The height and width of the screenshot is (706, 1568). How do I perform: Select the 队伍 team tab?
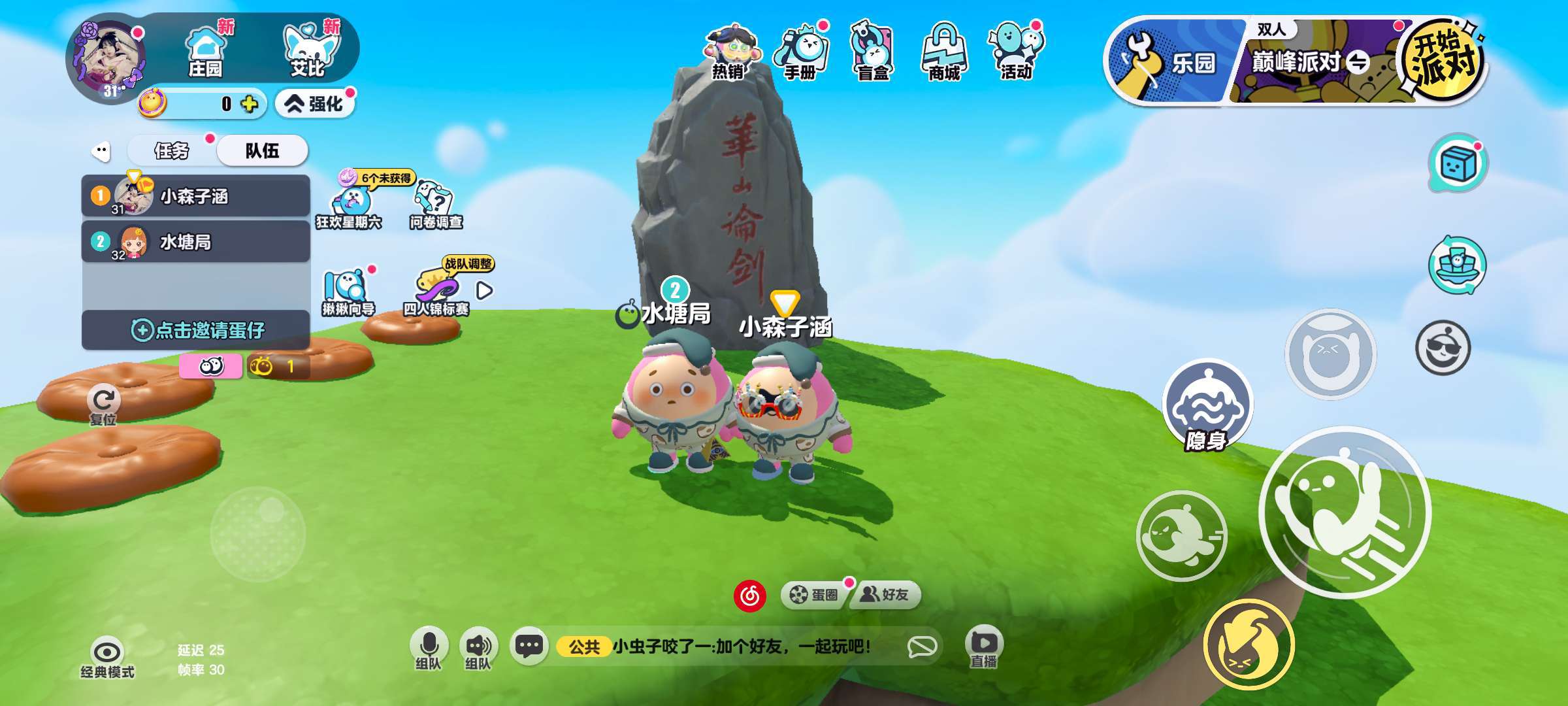point(262,151)
